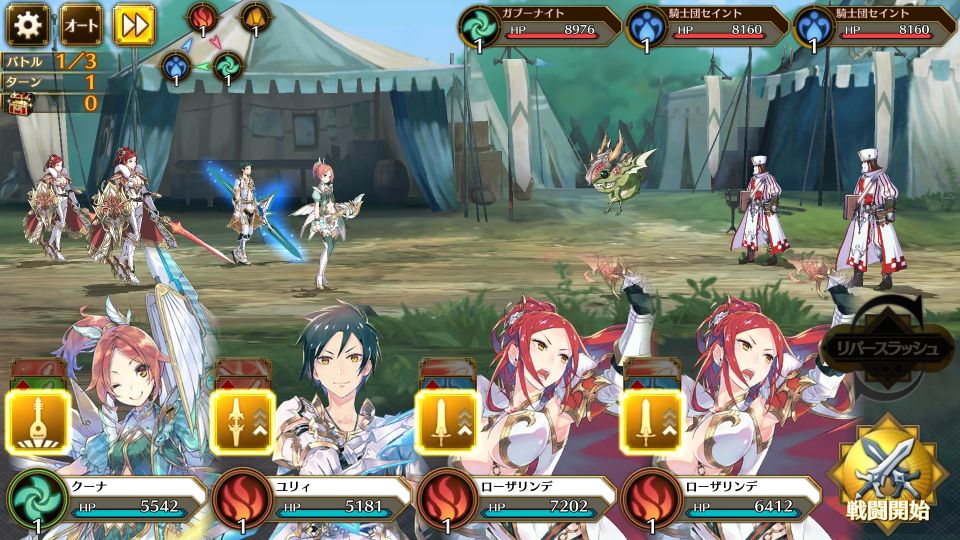Select クーナ's status panel
960x540 pixels.
(105, 503)
